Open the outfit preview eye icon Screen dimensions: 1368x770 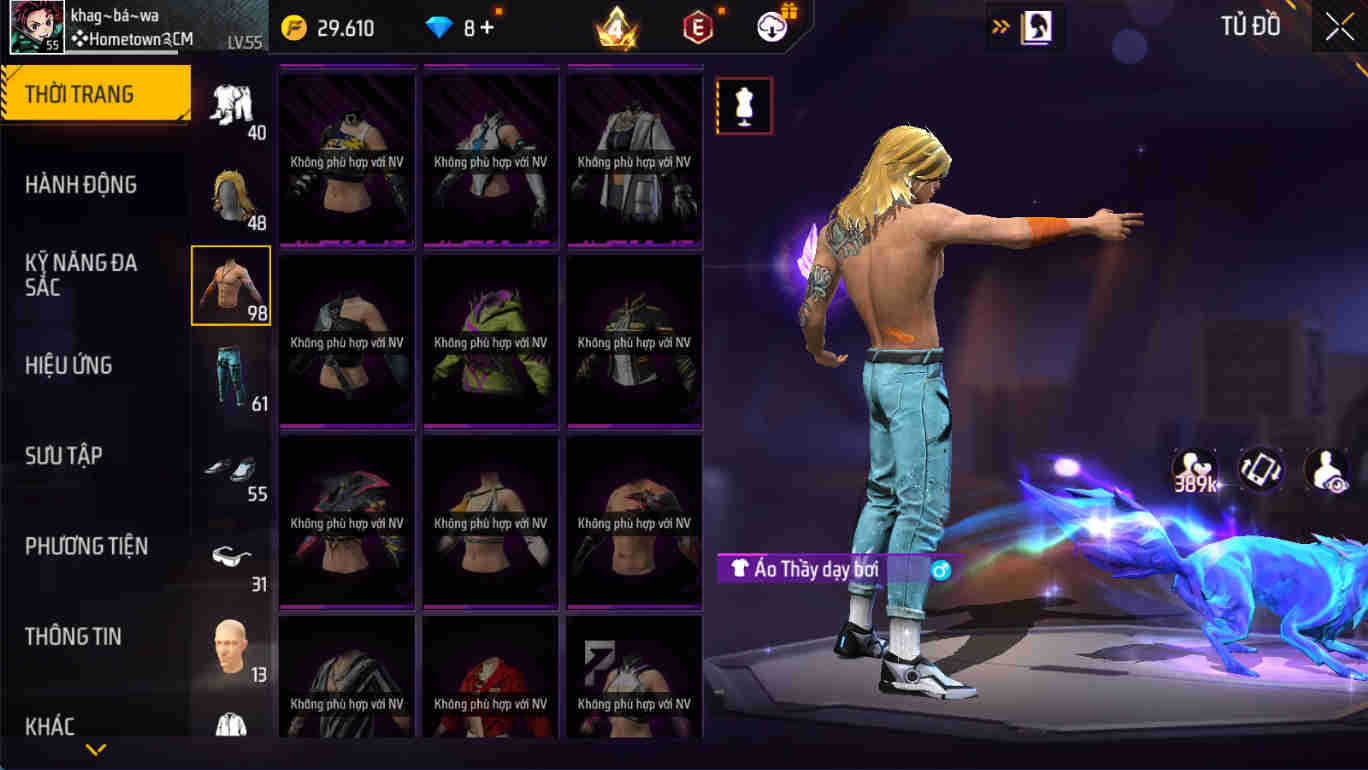tap(1327, 470)
